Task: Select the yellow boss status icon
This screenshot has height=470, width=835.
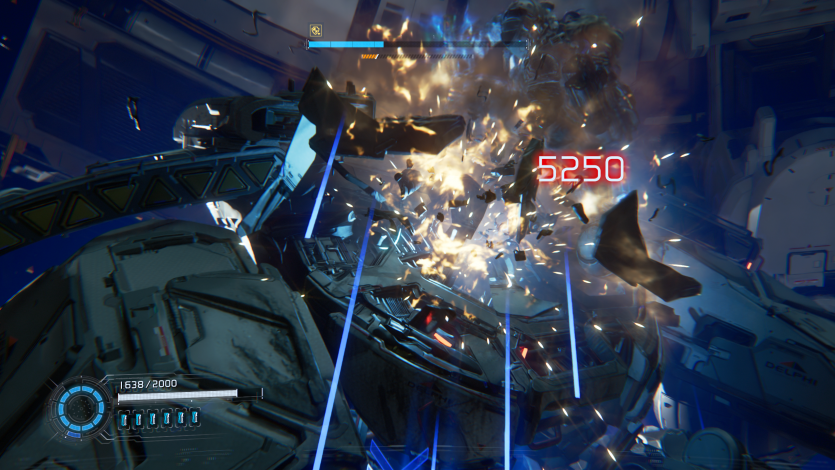Action: pos(315,30)
